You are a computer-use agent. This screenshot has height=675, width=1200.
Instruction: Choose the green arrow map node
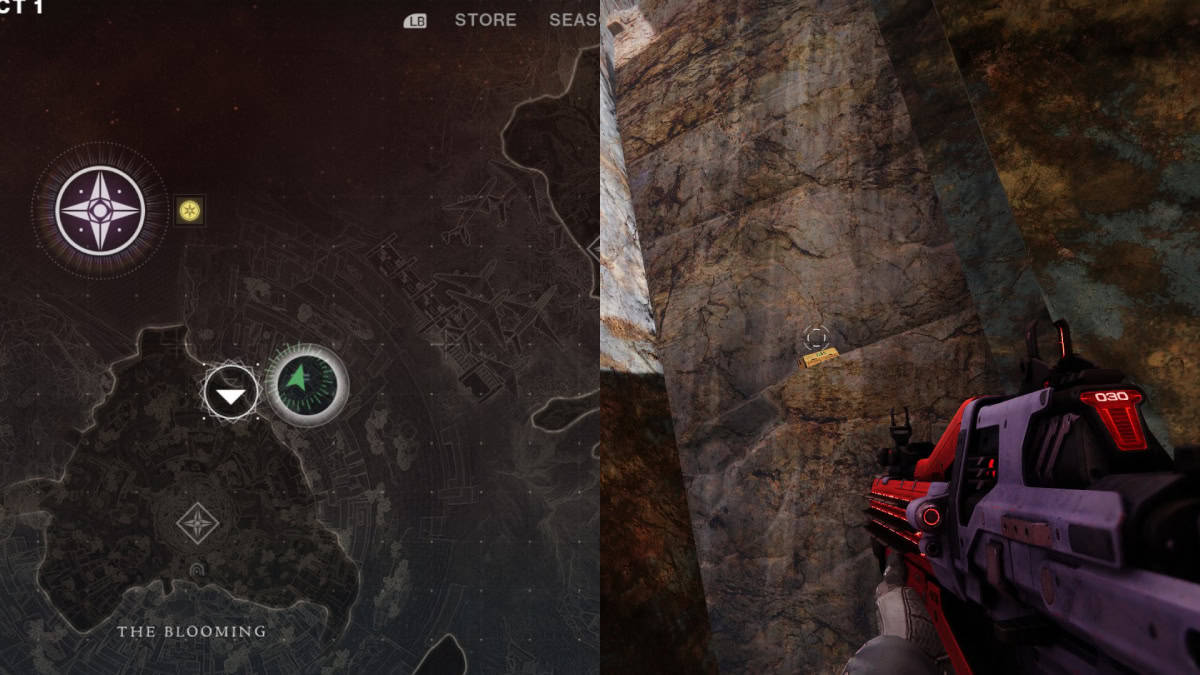[307, 384]
